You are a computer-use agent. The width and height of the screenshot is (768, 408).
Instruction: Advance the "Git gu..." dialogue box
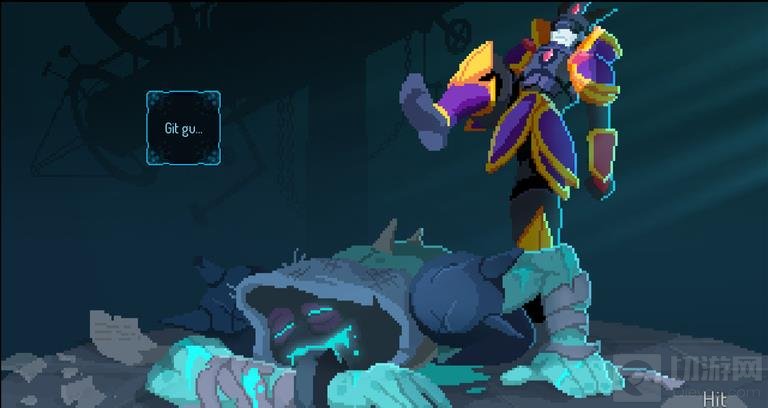point(184,128)
